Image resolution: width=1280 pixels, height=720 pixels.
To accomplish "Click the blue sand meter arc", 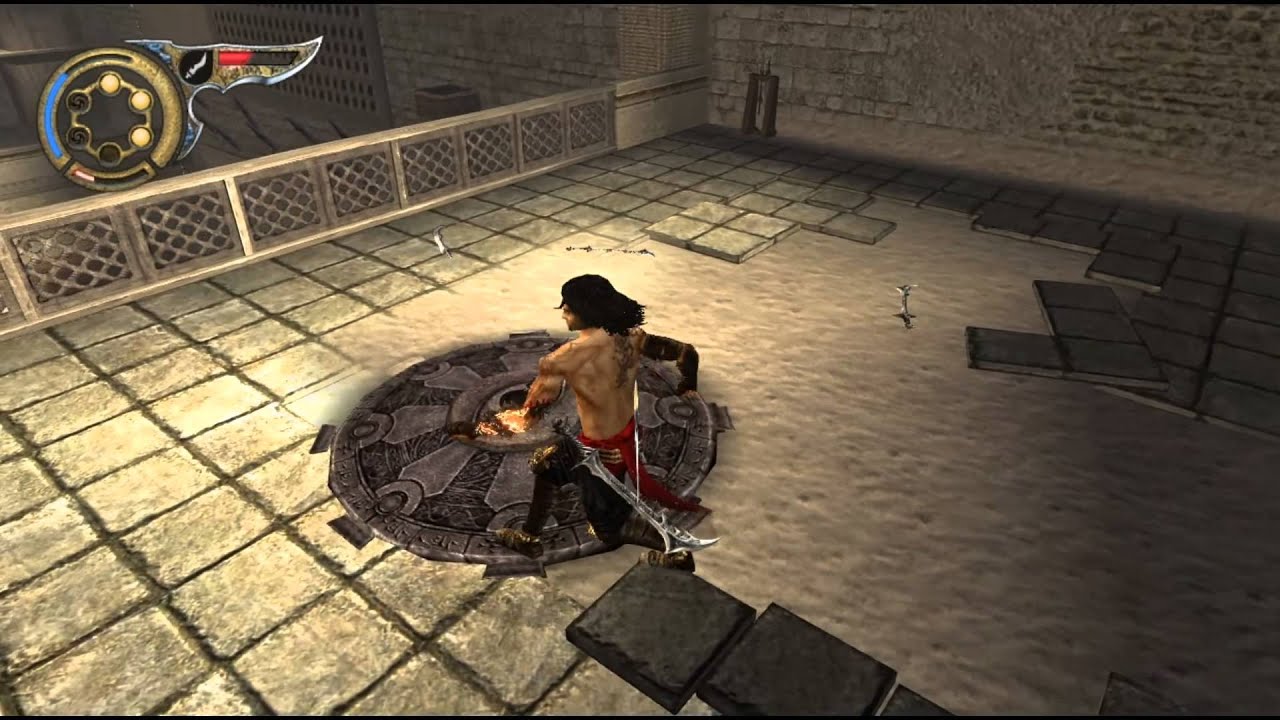I will [x=54, y=116].
